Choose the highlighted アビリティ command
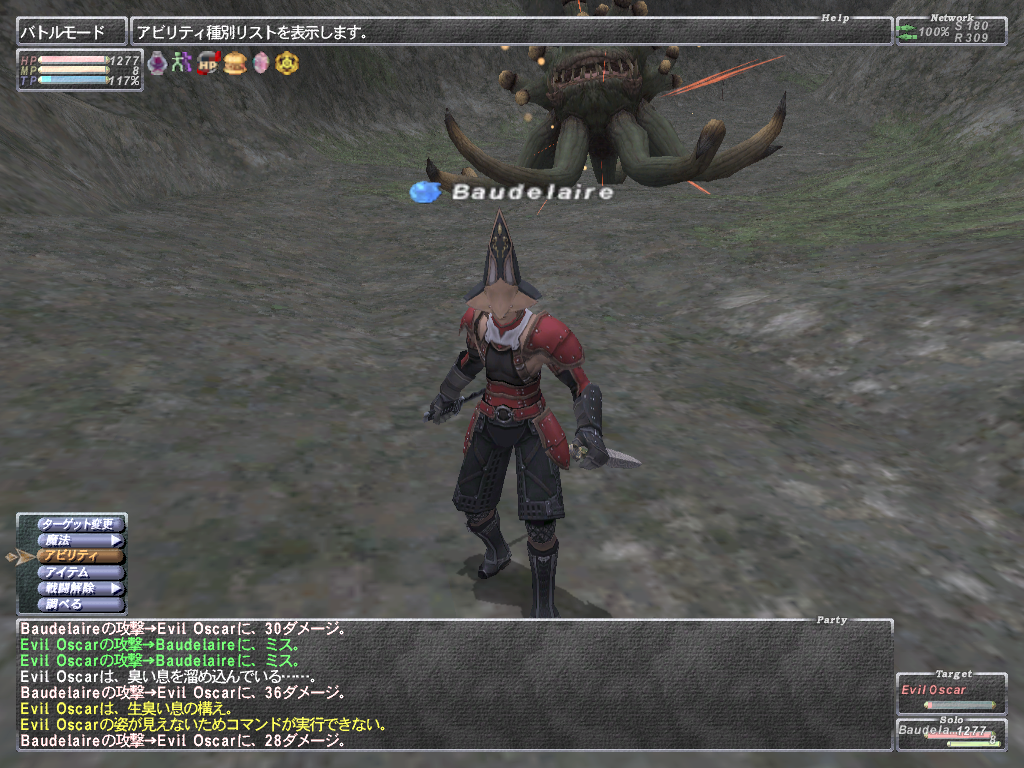 (81, 556)
